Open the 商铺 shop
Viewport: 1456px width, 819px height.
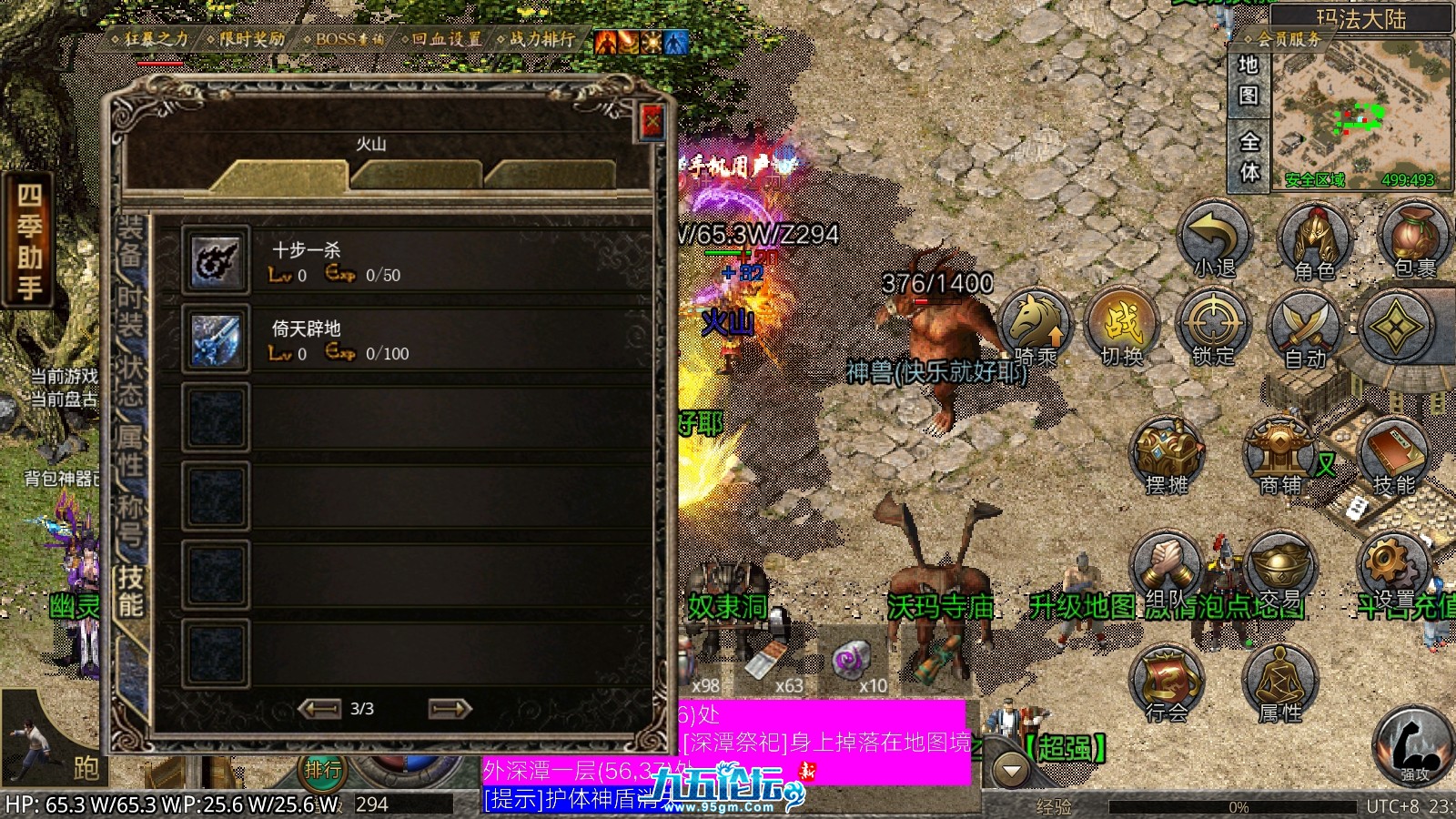[x=1279, y=455]
